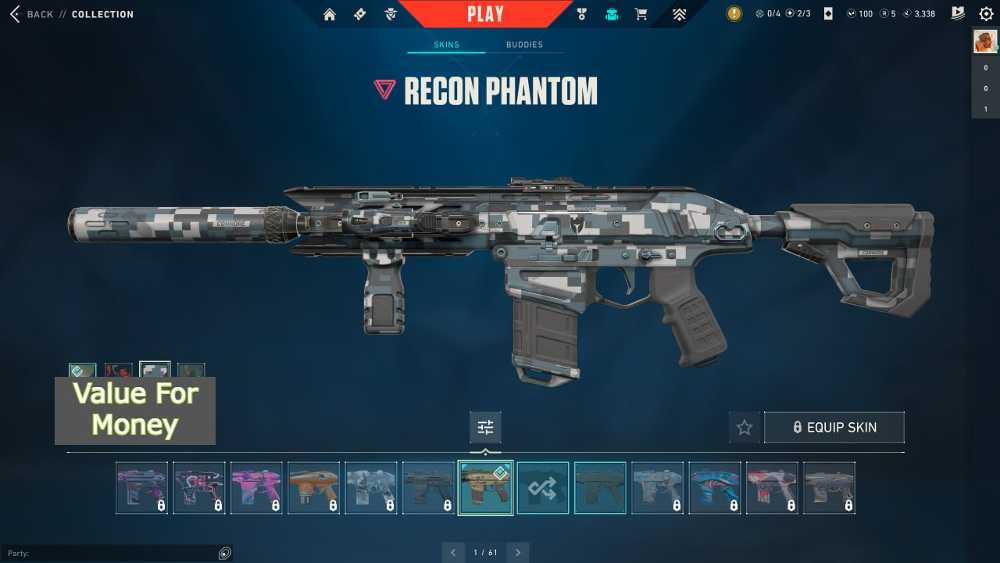Select the red variant swatch
Screen dimensions: 1000x563
coord(119,371)
